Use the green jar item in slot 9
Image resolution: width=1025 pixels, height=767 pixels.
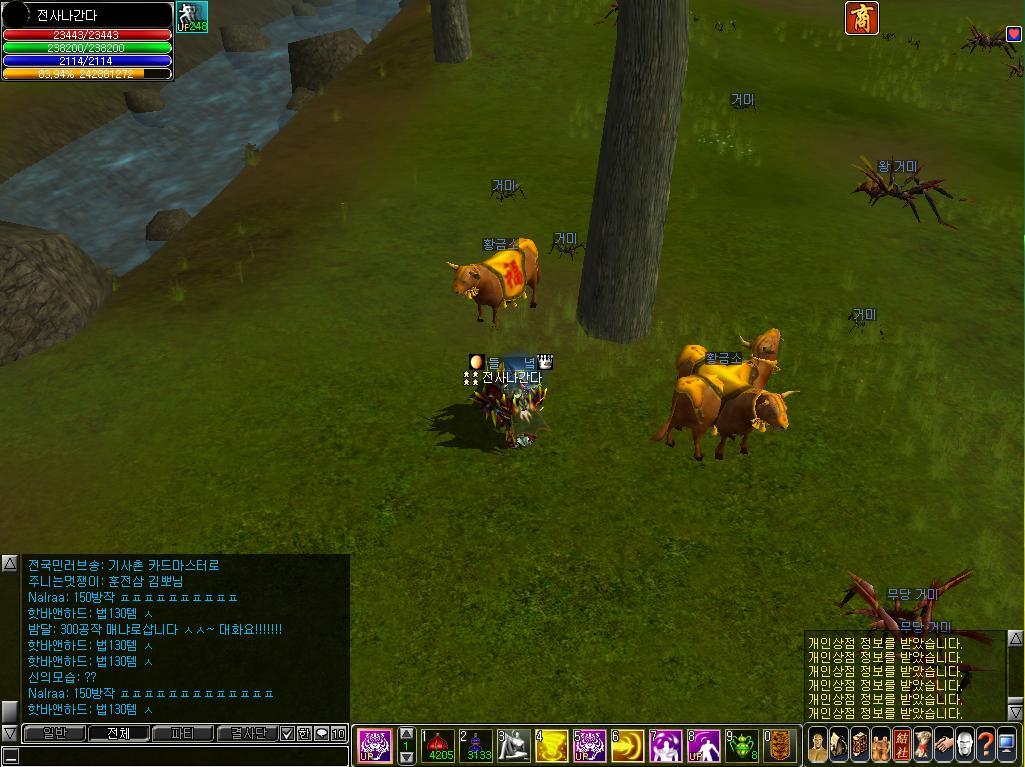(742, 746)
